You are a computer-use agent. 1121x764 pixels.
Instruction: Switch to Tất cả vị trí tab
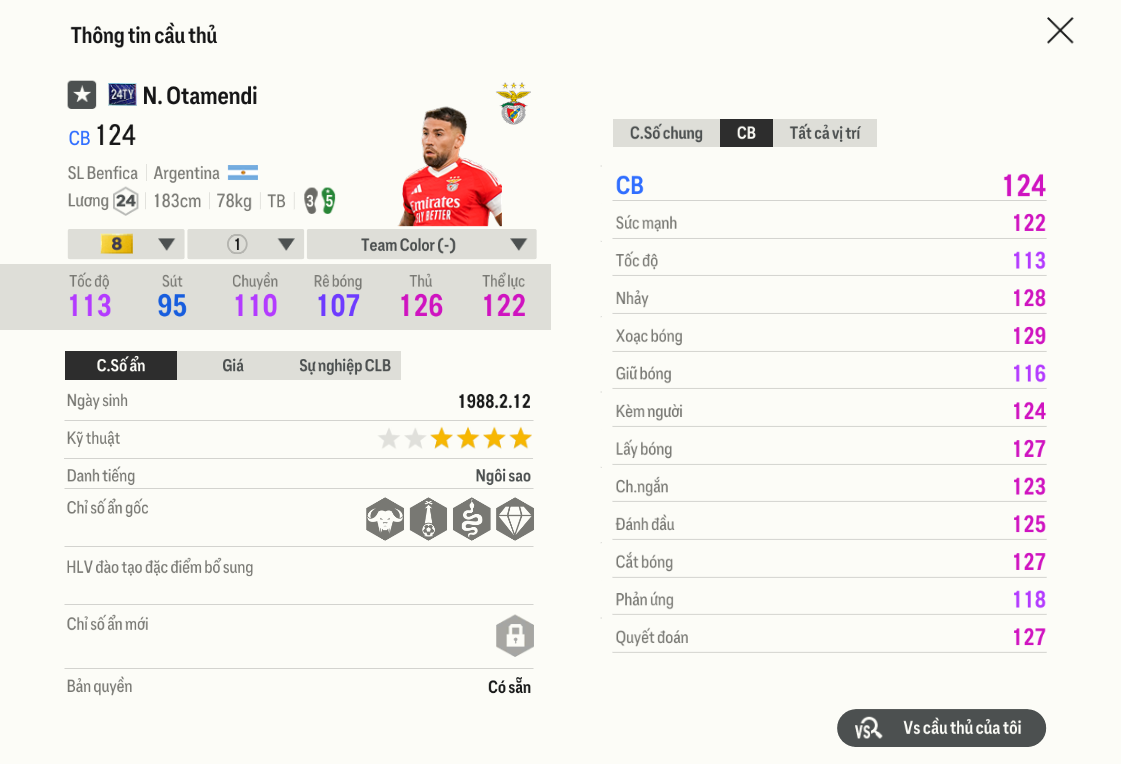825,133
